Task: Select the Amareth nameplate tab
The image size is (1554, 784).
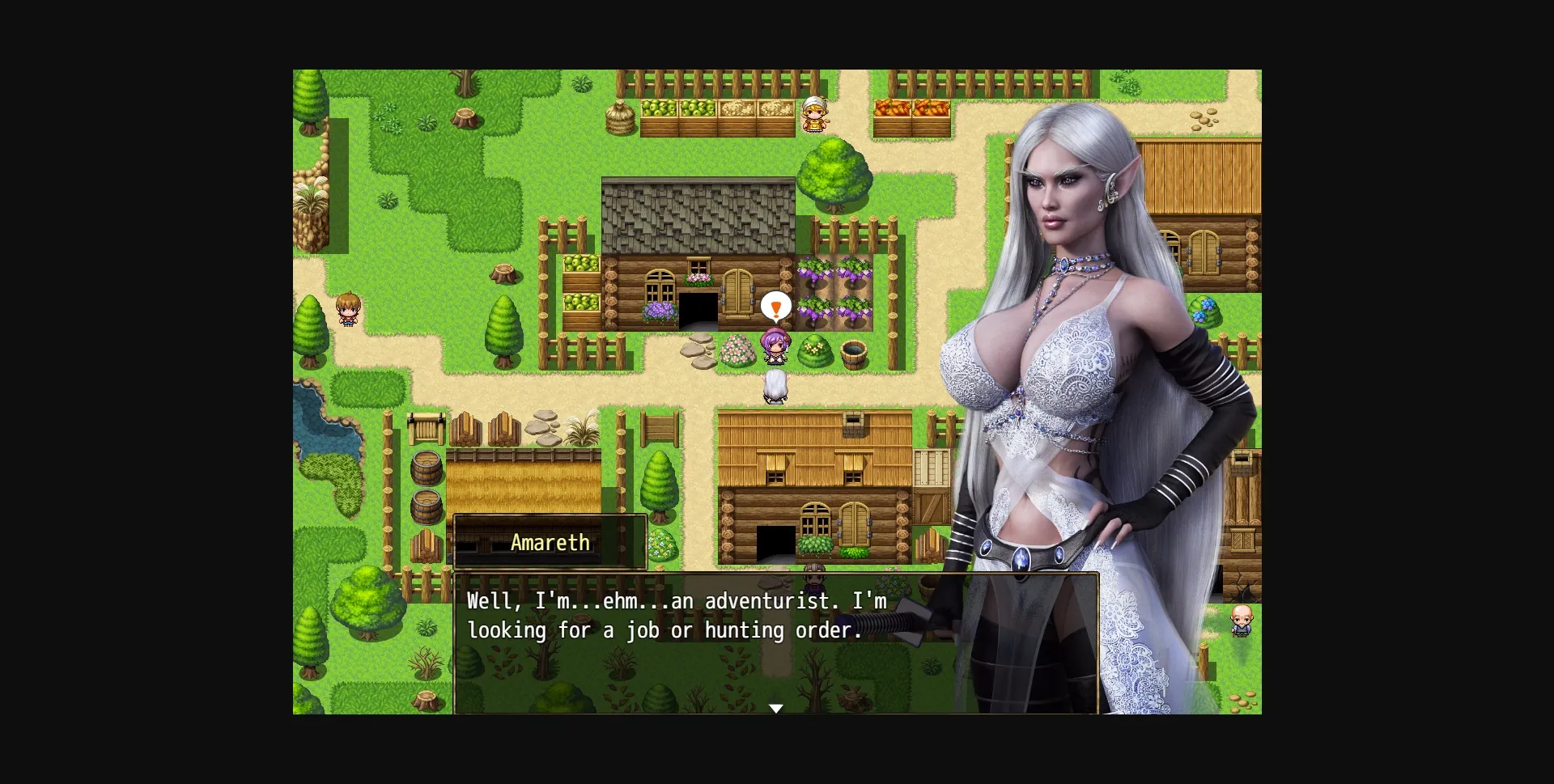Action: (550, 542)
